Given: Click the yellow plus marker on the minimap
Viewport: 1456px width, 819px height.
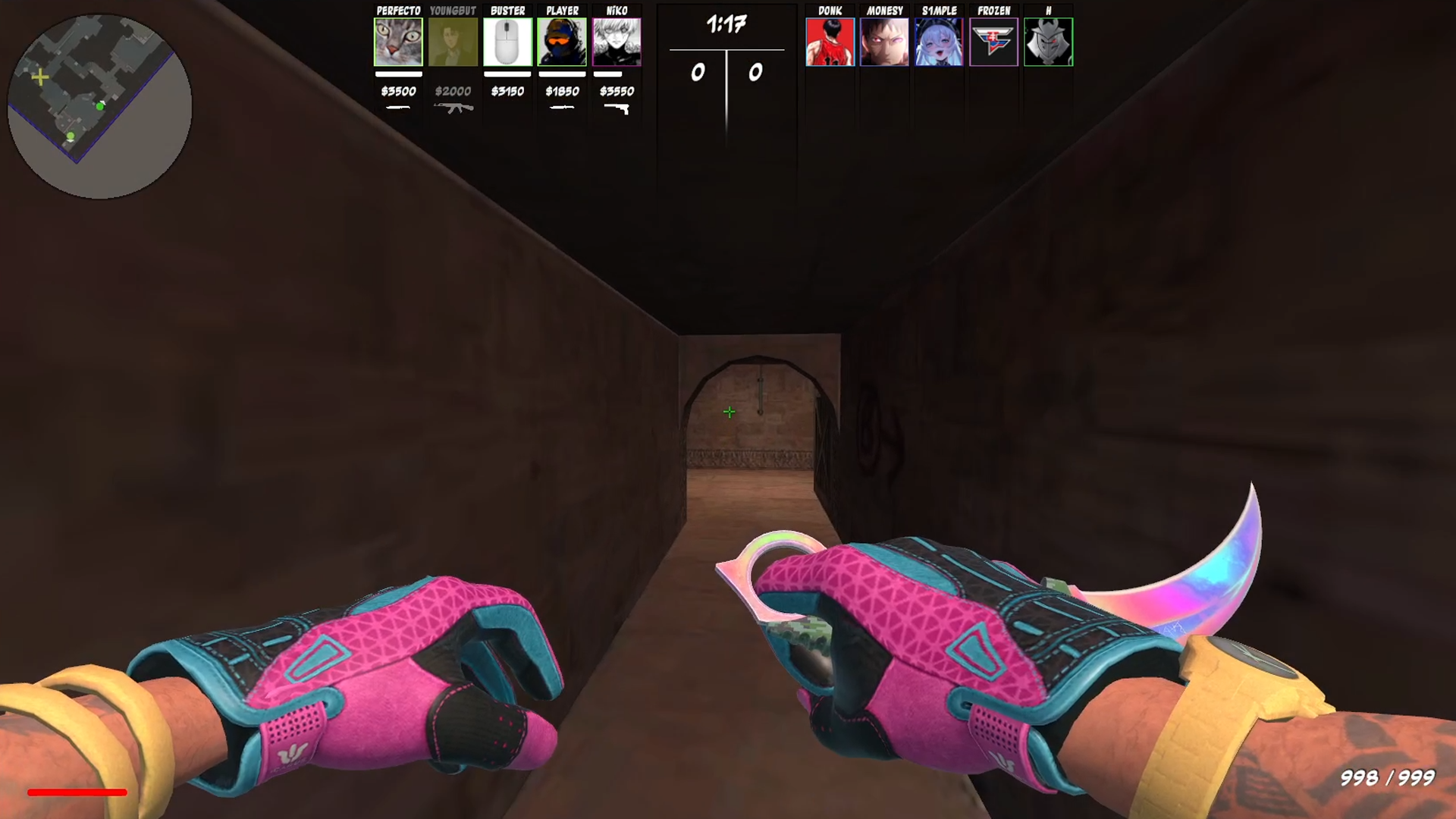Looking at the screenshot, I should point(40,77).
